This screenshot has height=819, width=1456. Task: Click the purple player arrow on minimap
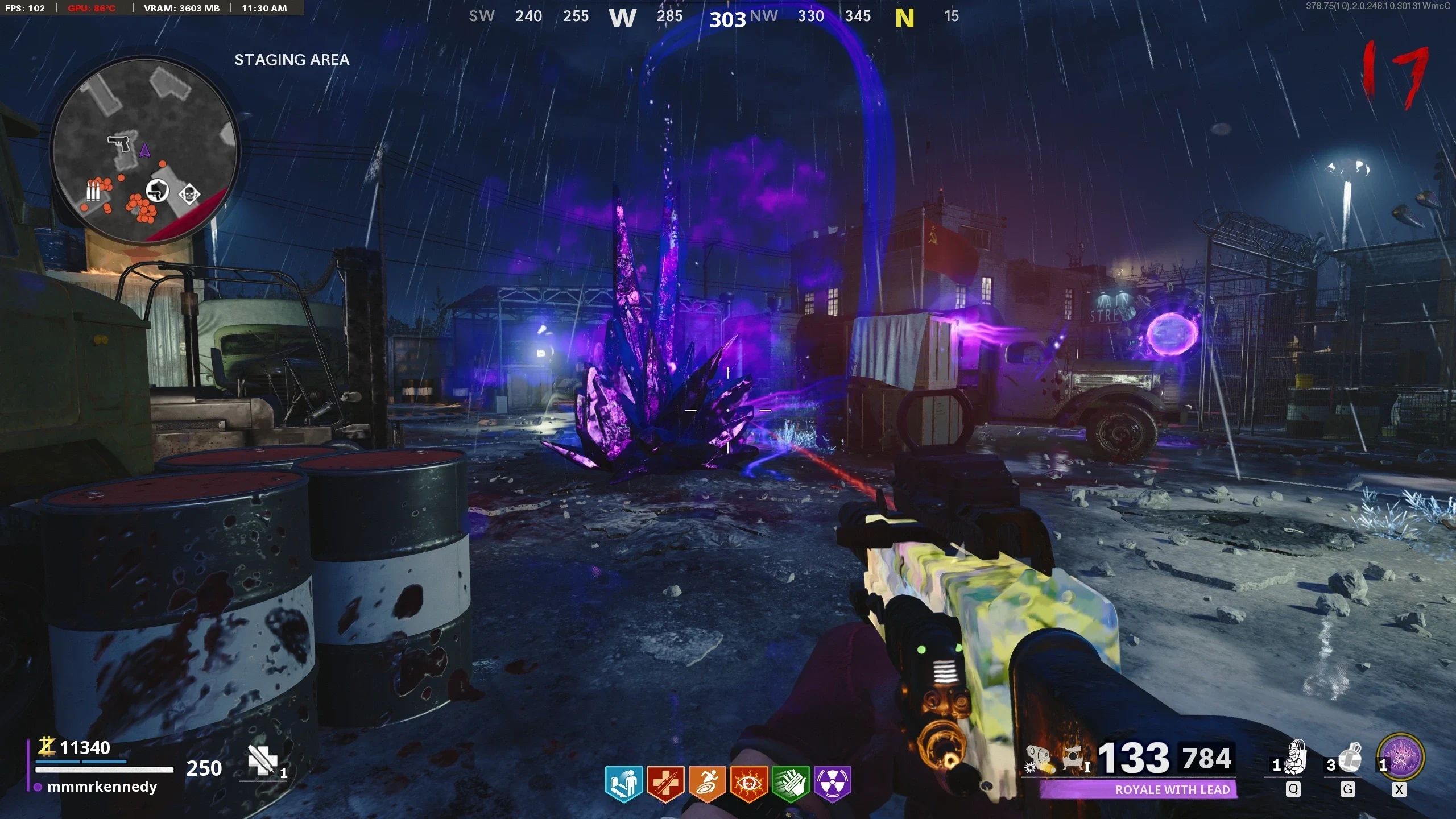144,151
